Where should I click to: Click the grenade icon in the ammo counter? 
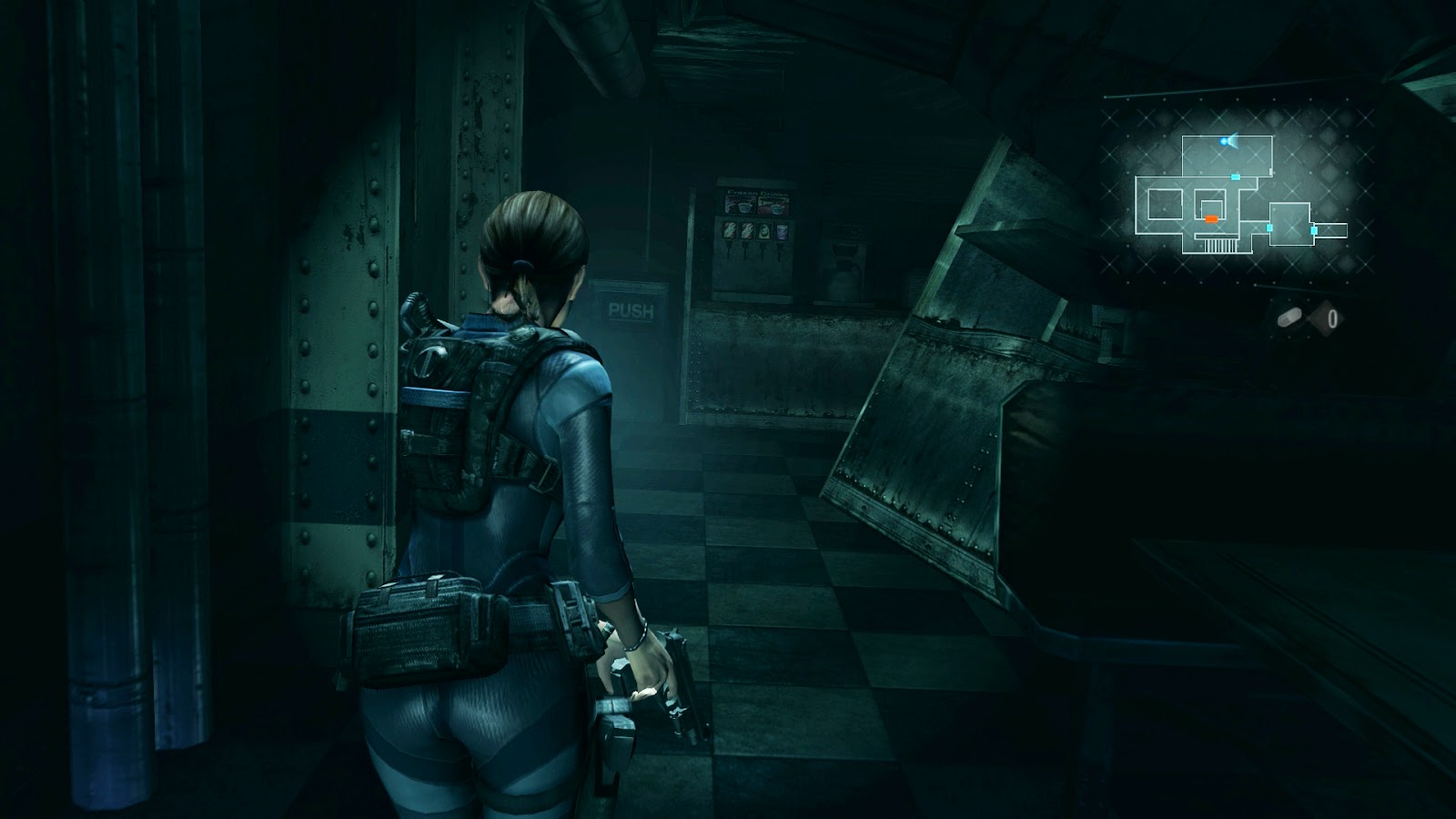[x=1290, y=317]
